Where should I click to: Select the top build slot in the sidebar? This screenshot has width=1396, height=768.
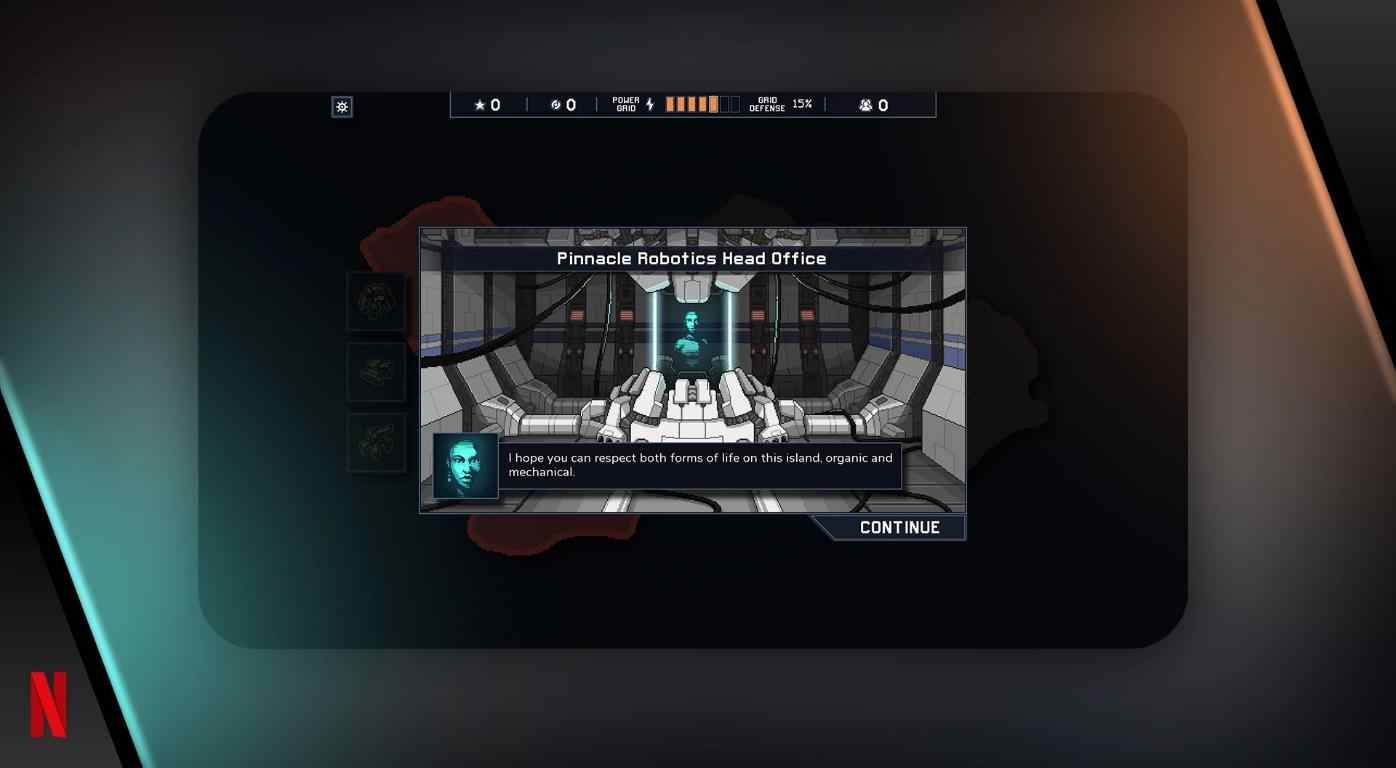click(x=375, y=302)
